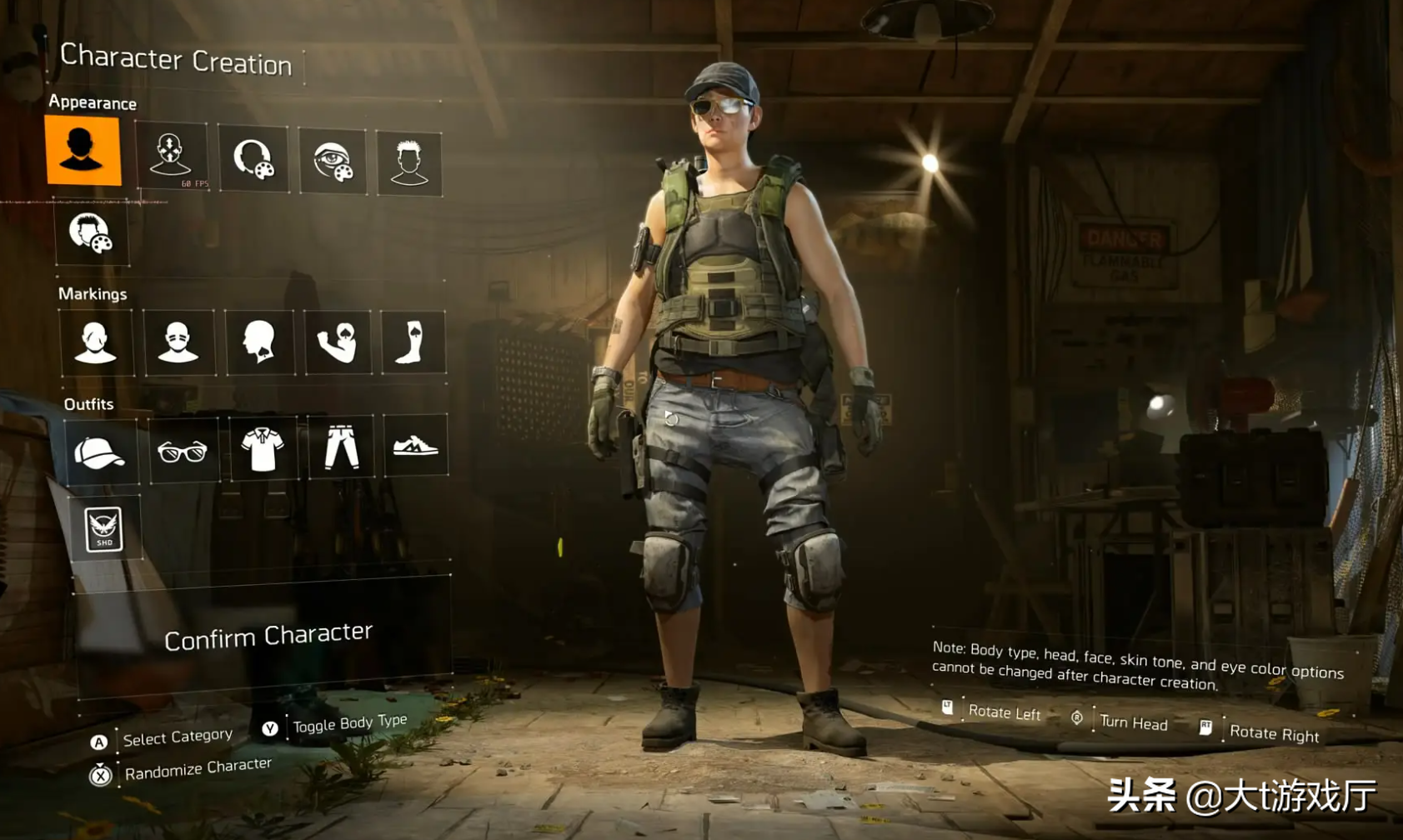This screenshot has width=1403, height=840.
Task: Choose the face paint marking category
Action: tap(178, 342)
